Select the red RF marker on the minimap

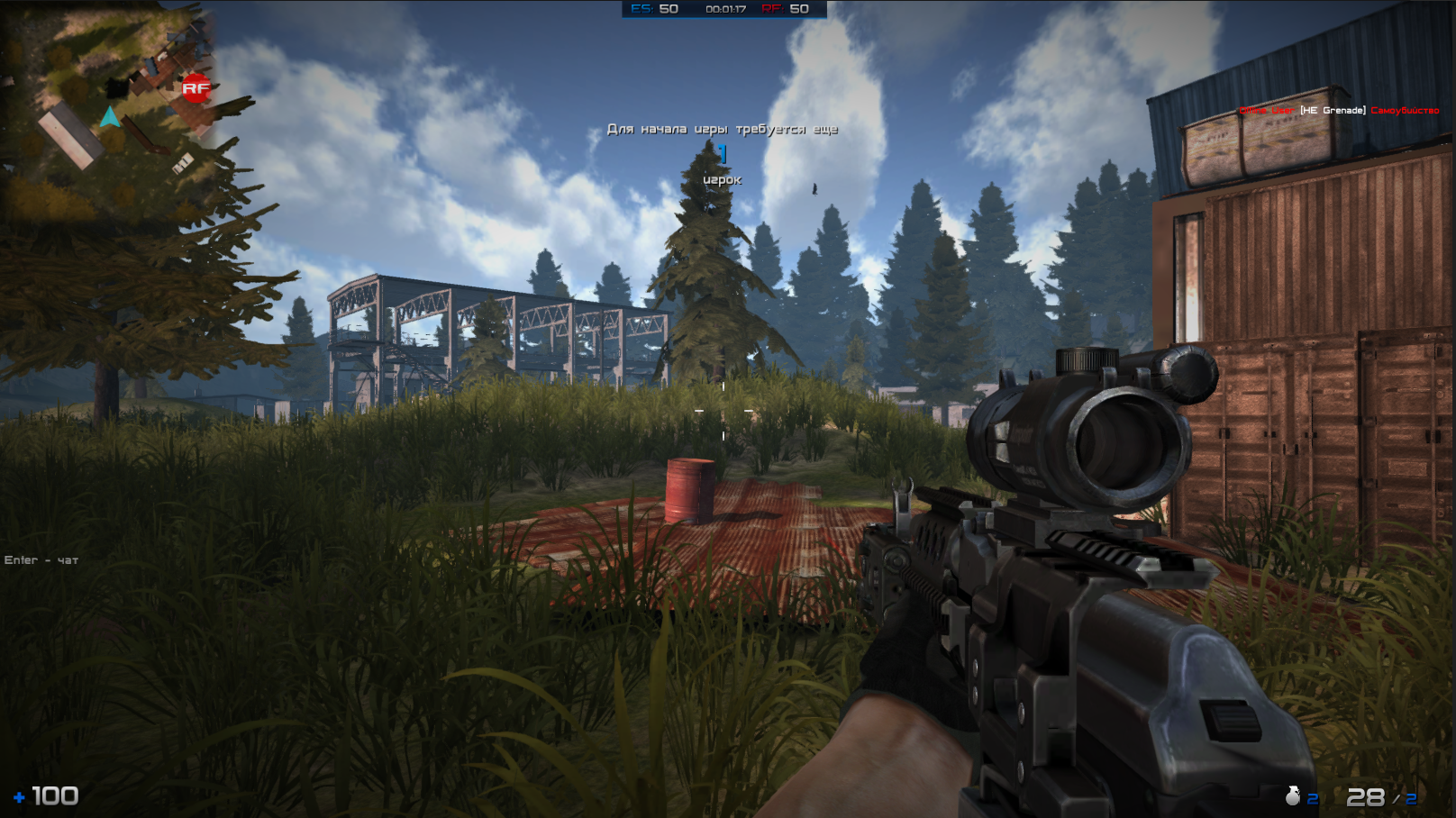(195, 88)
